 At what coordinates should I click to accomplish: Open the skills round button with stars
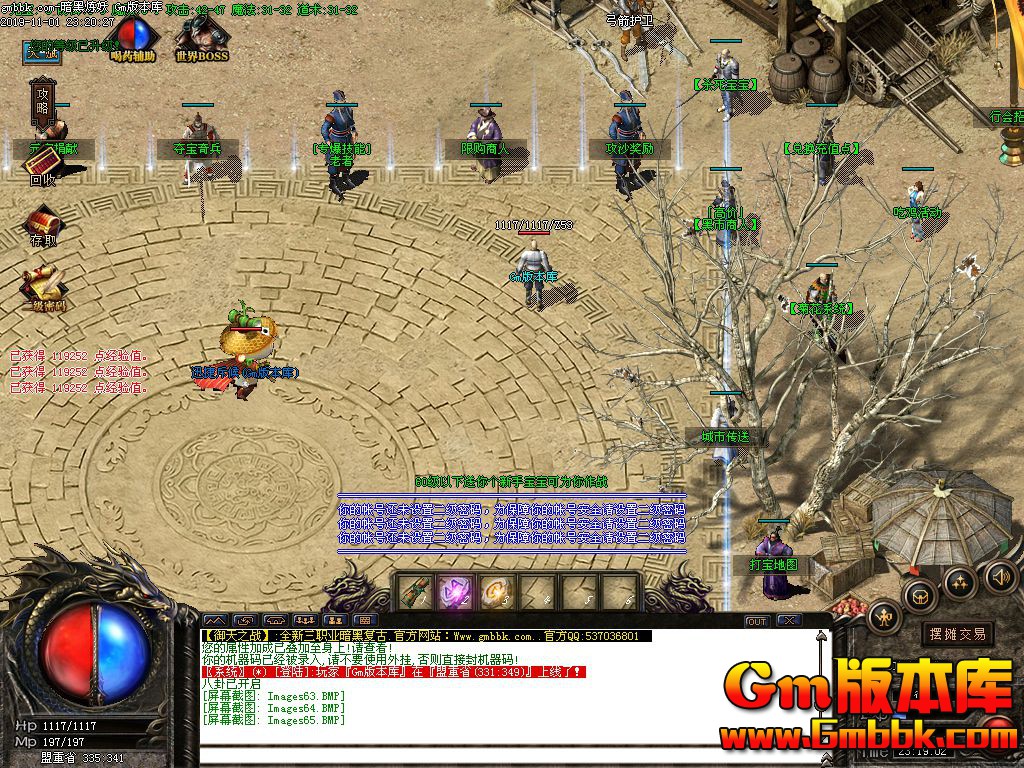(x=960, y=581)
